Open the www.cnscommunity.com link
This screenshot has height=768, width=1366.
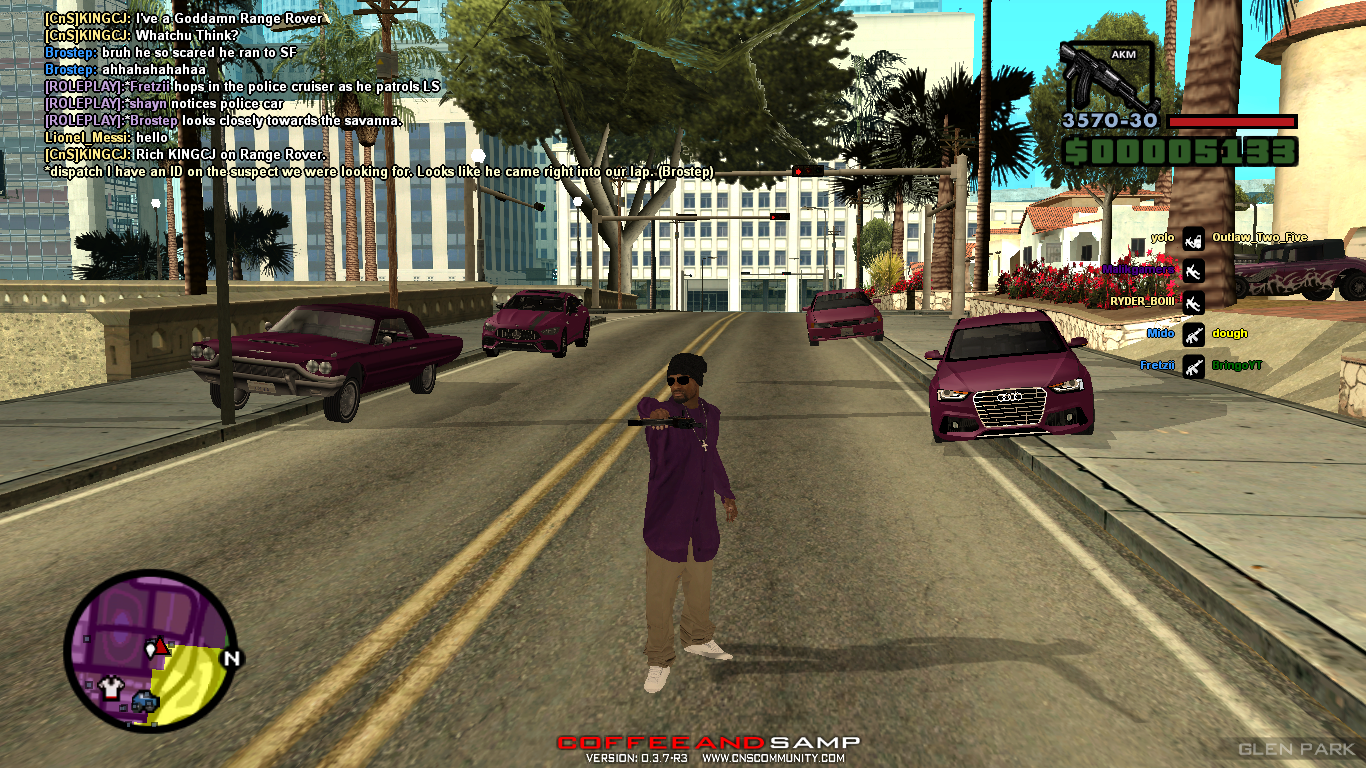point(773,758)
